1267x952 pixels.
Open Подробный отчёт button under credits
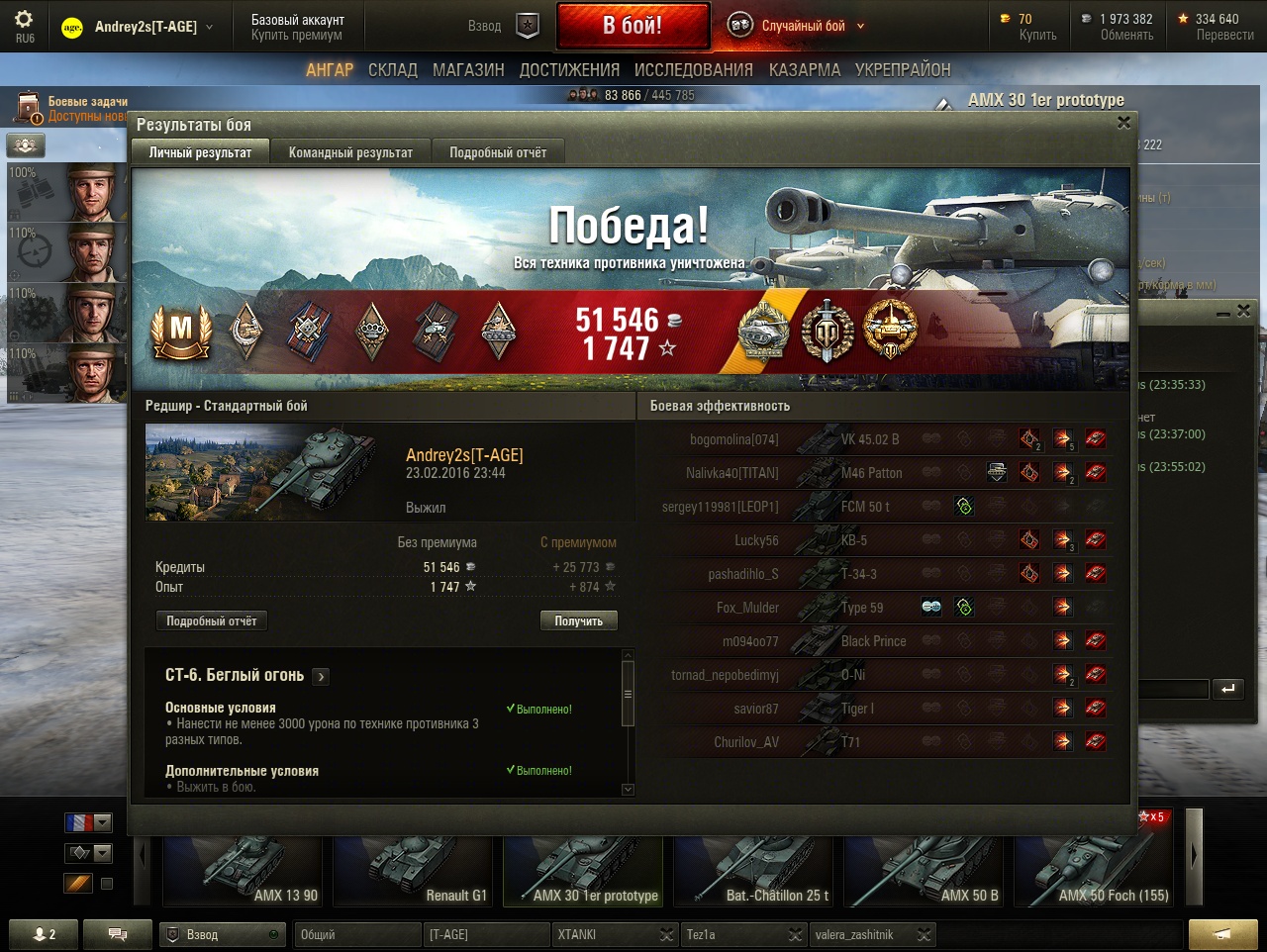click(x=211, y=620)
